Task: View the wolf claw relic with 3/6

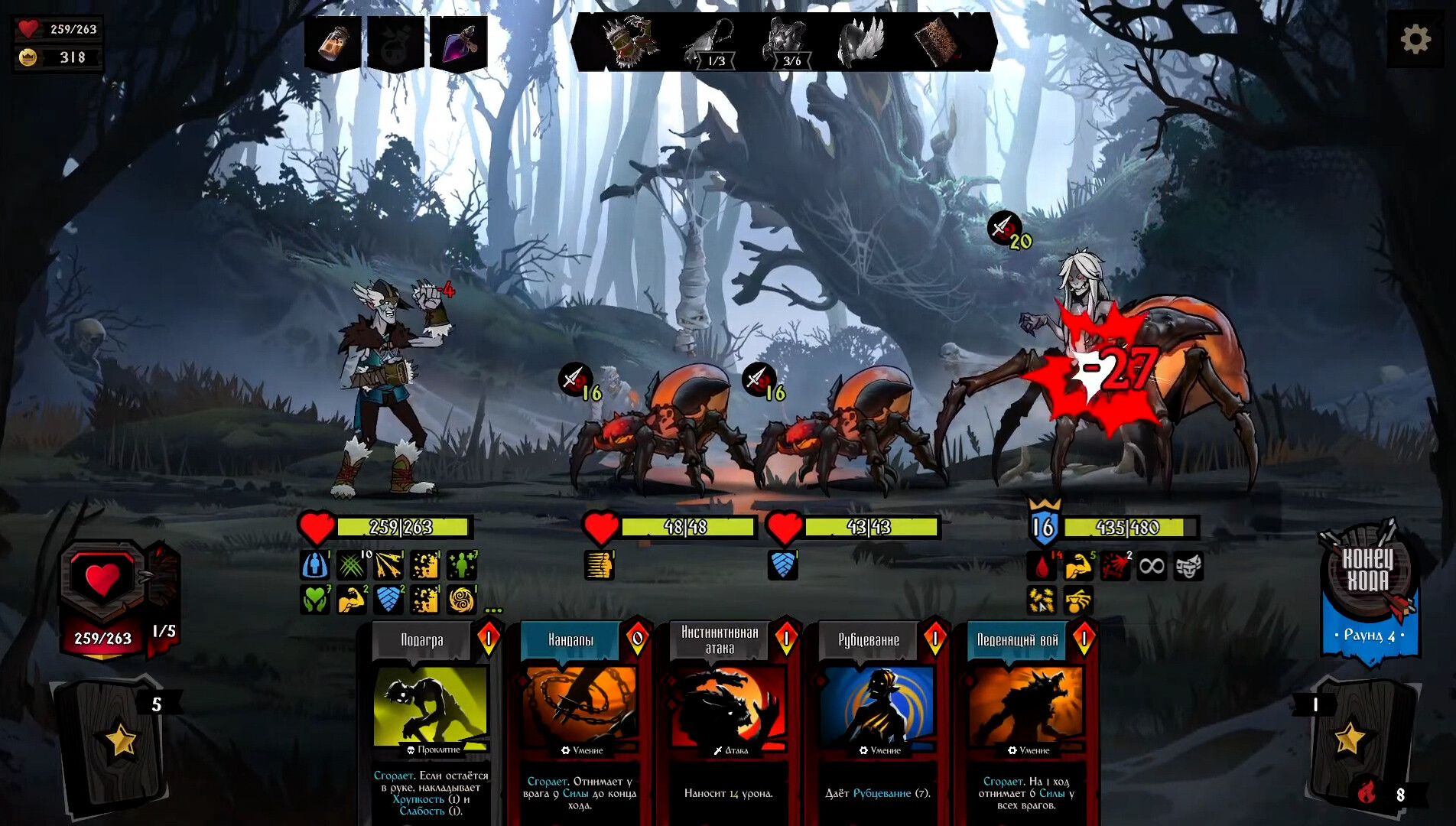Action: pos(786,43)
